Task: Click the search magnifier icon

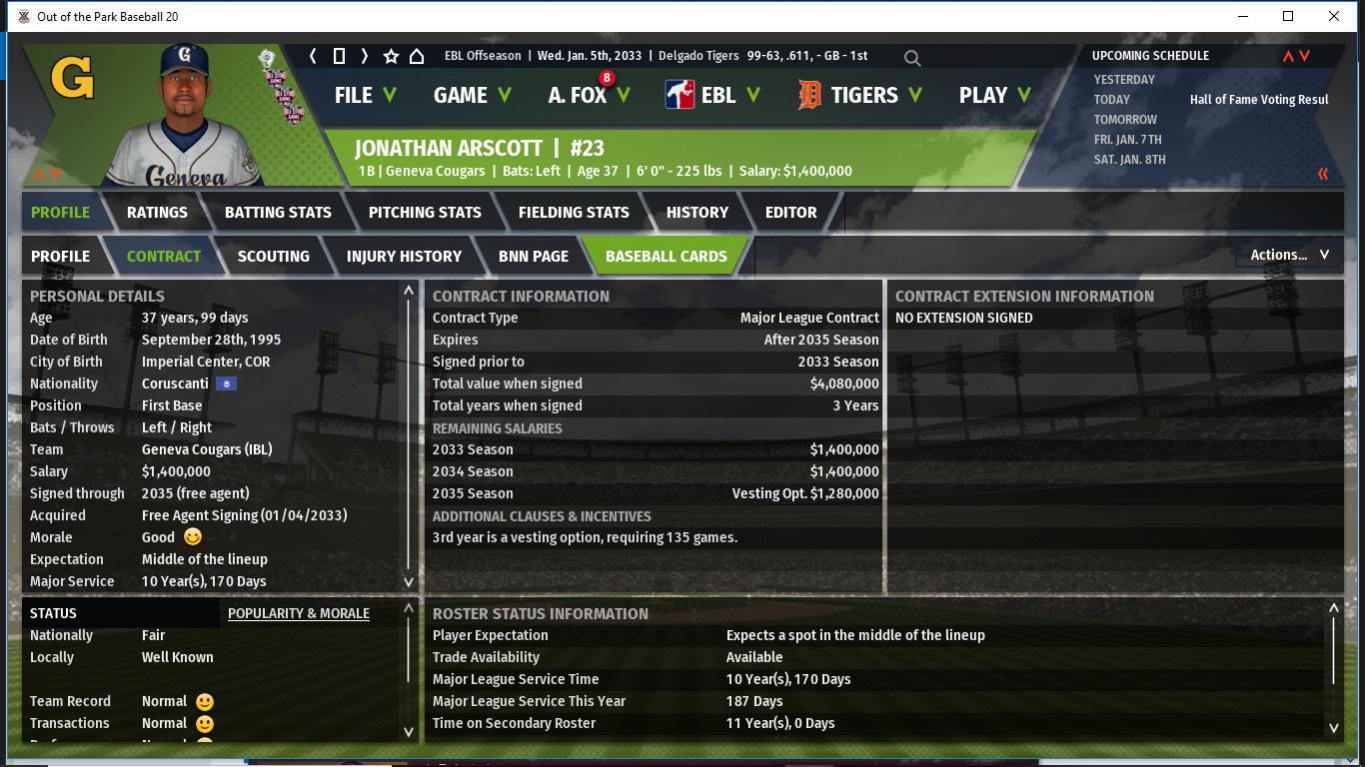Action: [x=912, y=58]
